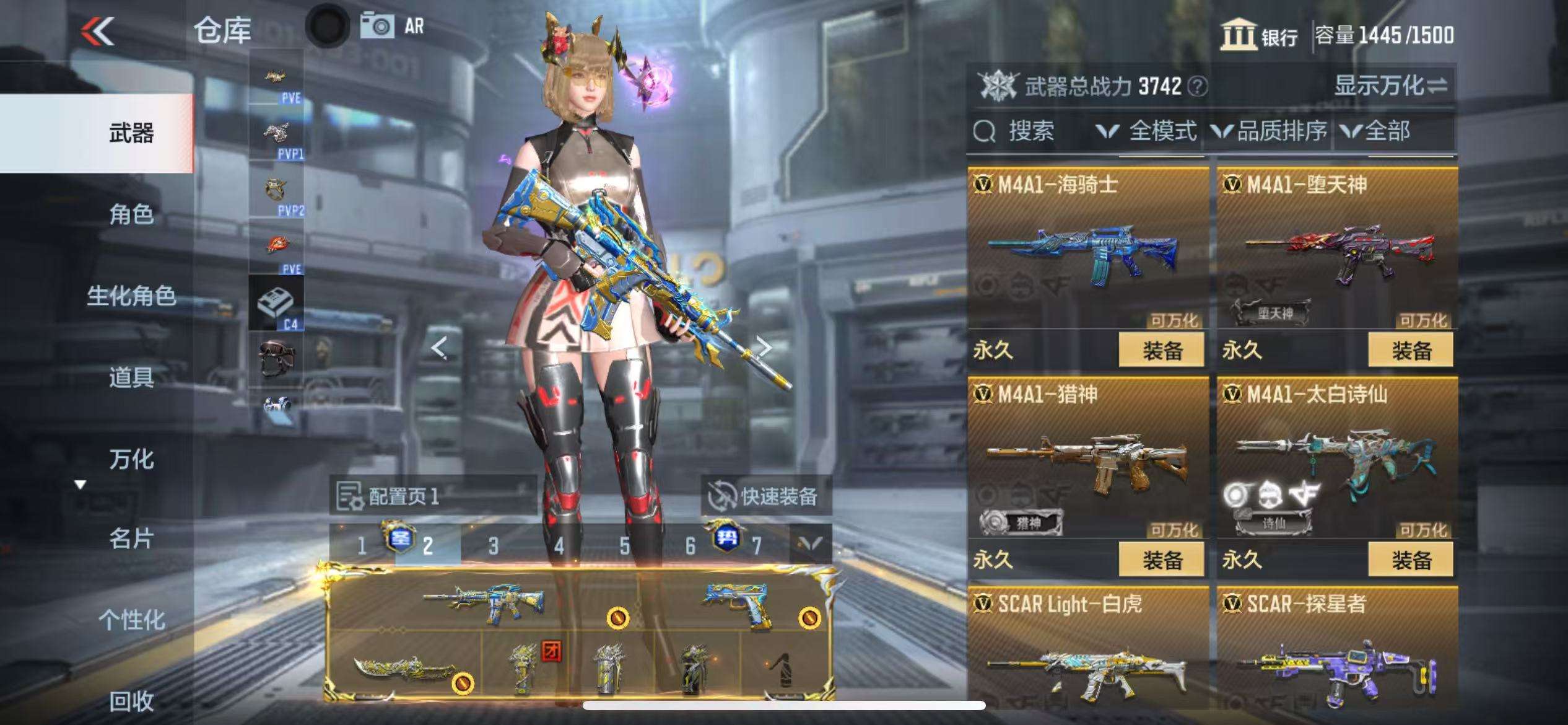Viewport: 1568px width, 725px height.
Task: Open the 银行 bank
Action: coord(1259,35)
